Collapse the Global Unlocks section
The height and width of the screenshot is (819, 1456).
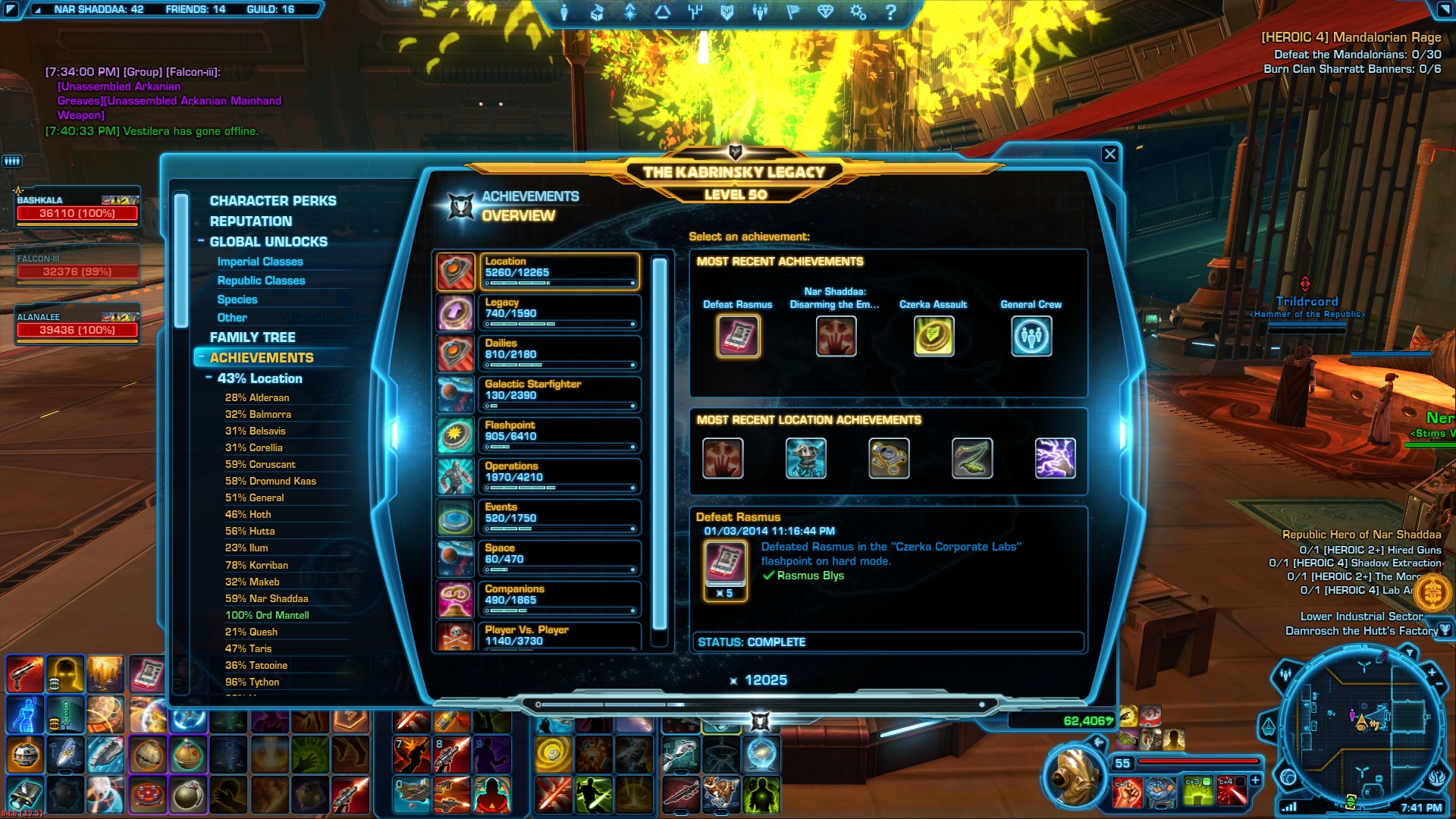(x=202, y=241)
